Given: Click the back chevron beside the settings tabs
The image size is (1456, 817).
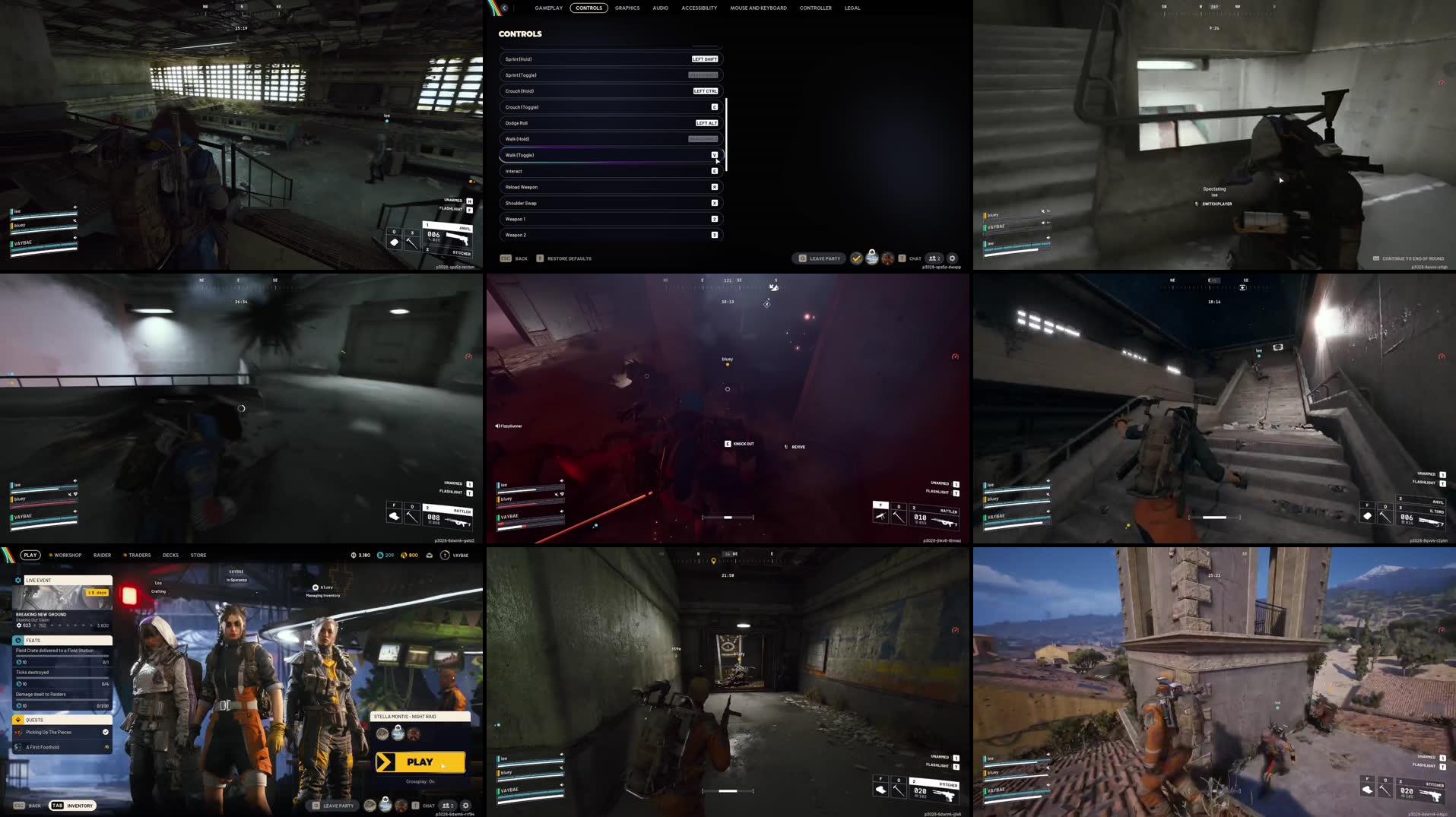Looking at the screenshot, I should click(504, 8).
